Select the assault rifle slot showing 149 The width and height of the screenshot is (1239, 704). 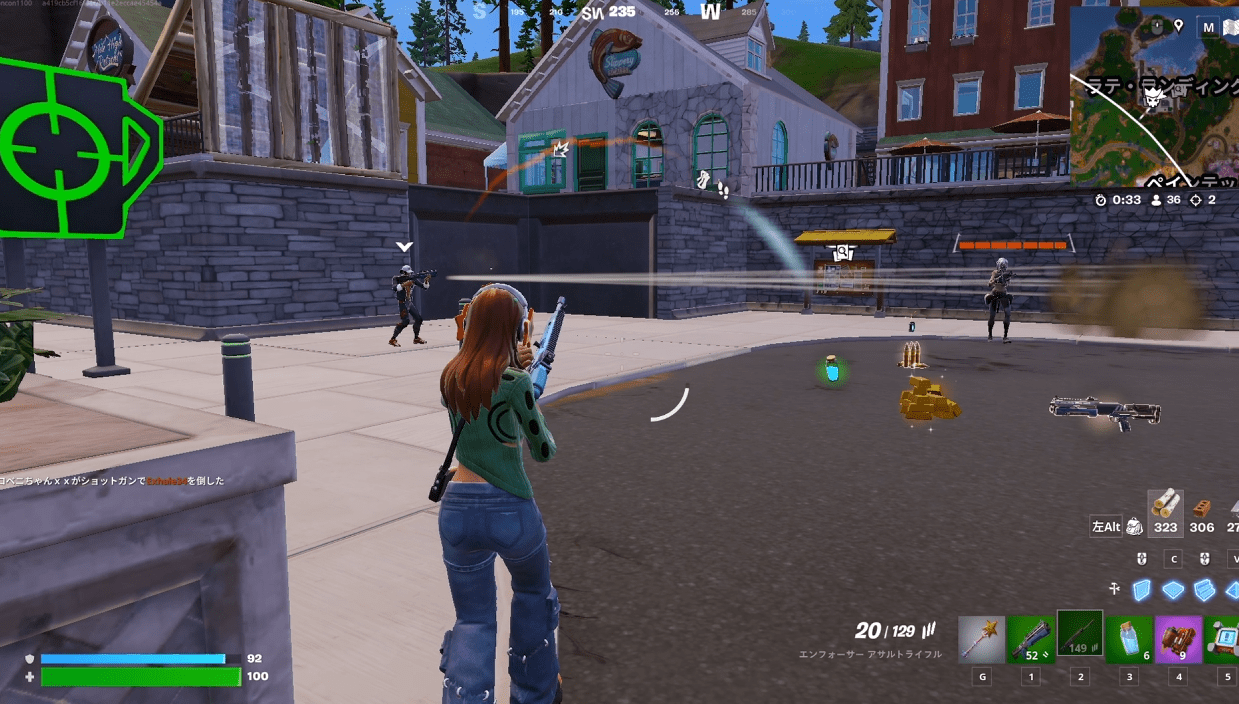pos(1079,634)
